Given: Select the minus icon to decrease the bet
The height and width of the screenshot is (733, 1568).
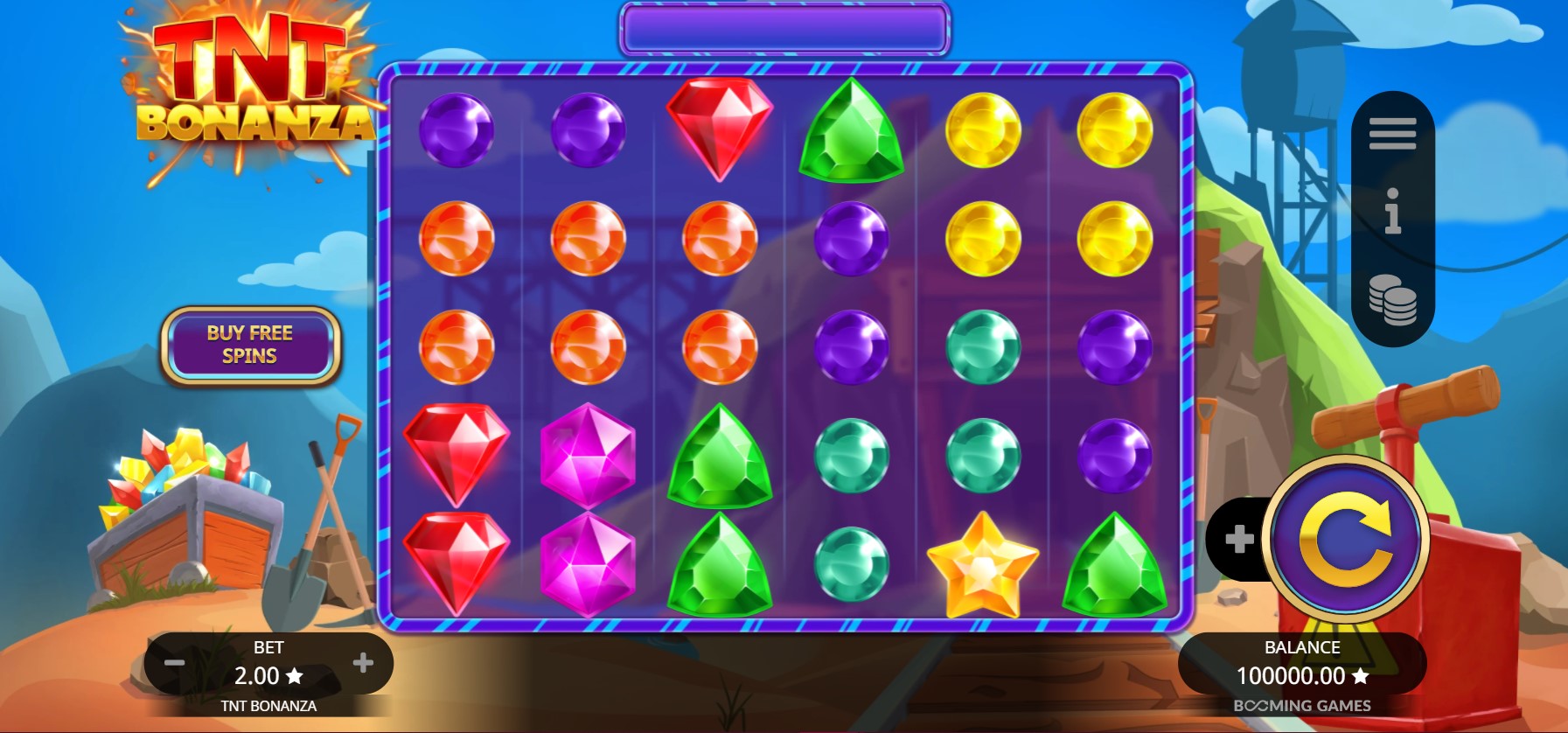Looking at the screenshot, I should click(173, 665).
